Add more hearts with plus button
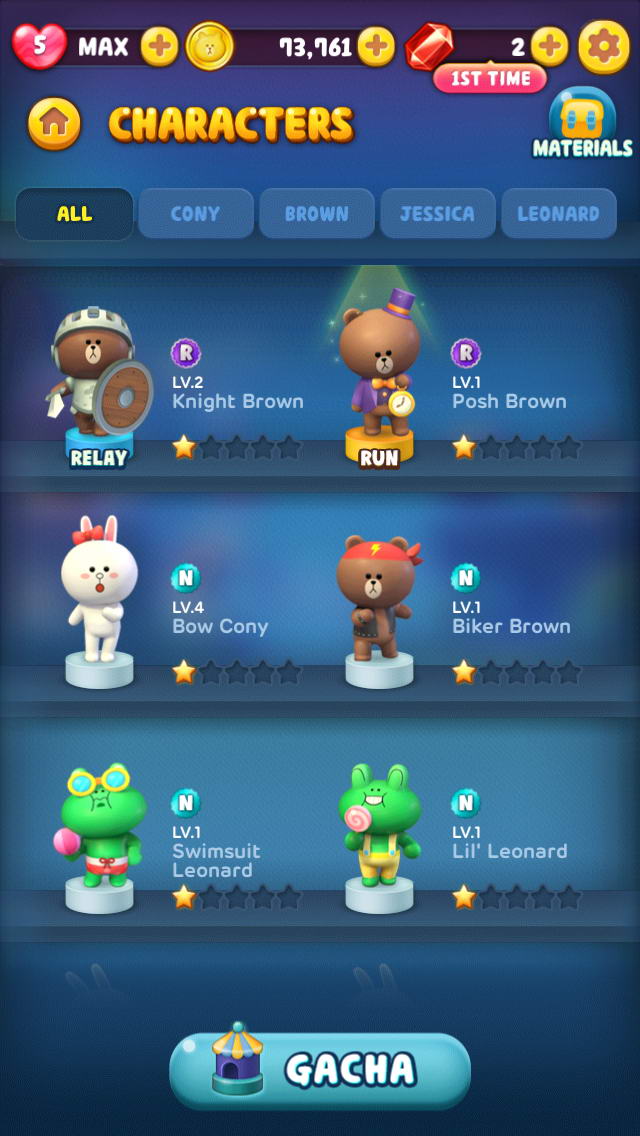This screenshot has height=1136, width=640. tap(159, 46)
